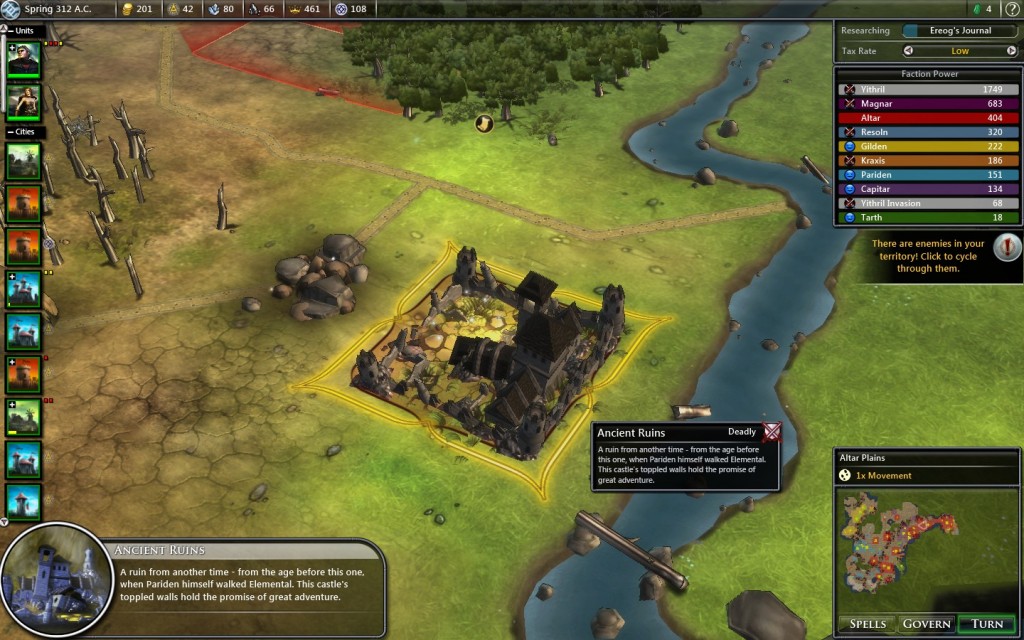1024x640 pixels.
Task: Select the Yithril faction row
Action: (x=928, y=89)
